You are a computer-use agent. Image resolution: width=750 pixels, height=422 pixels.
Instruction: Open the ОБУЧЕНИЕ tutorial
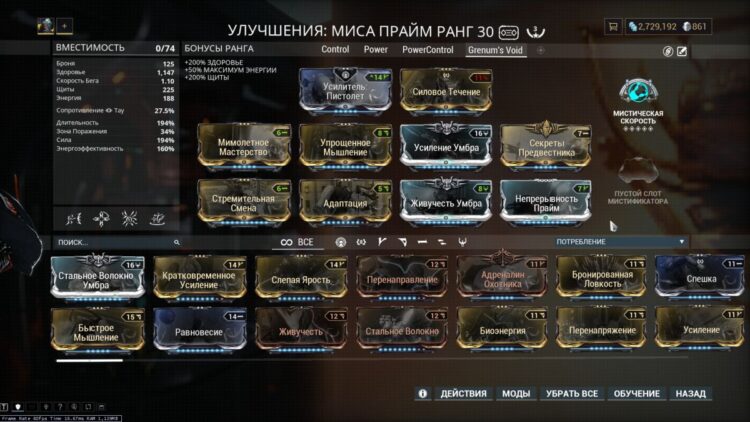point(636,394)
